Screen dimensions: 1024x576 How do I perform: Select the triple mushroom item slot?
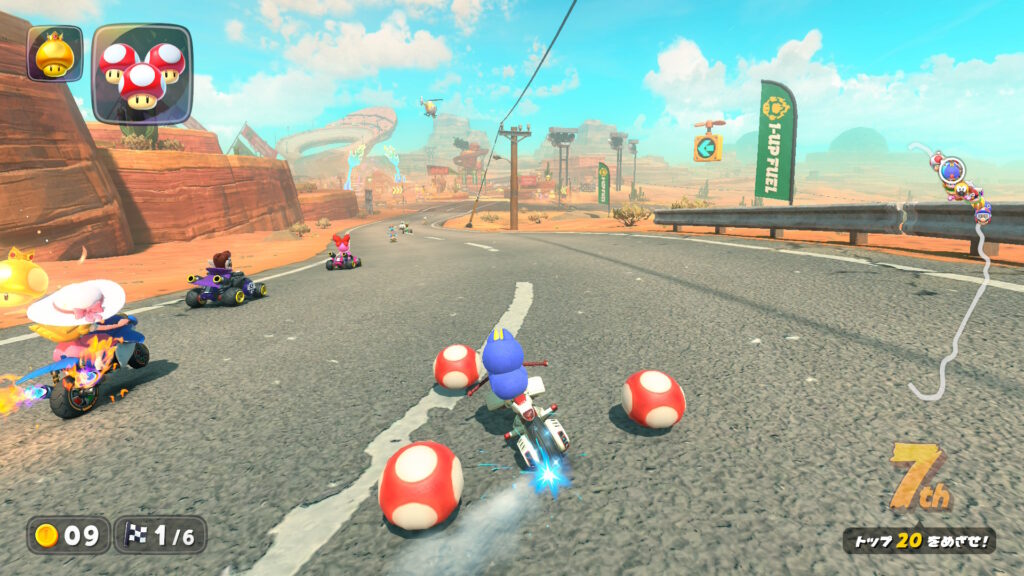point(141,73)
